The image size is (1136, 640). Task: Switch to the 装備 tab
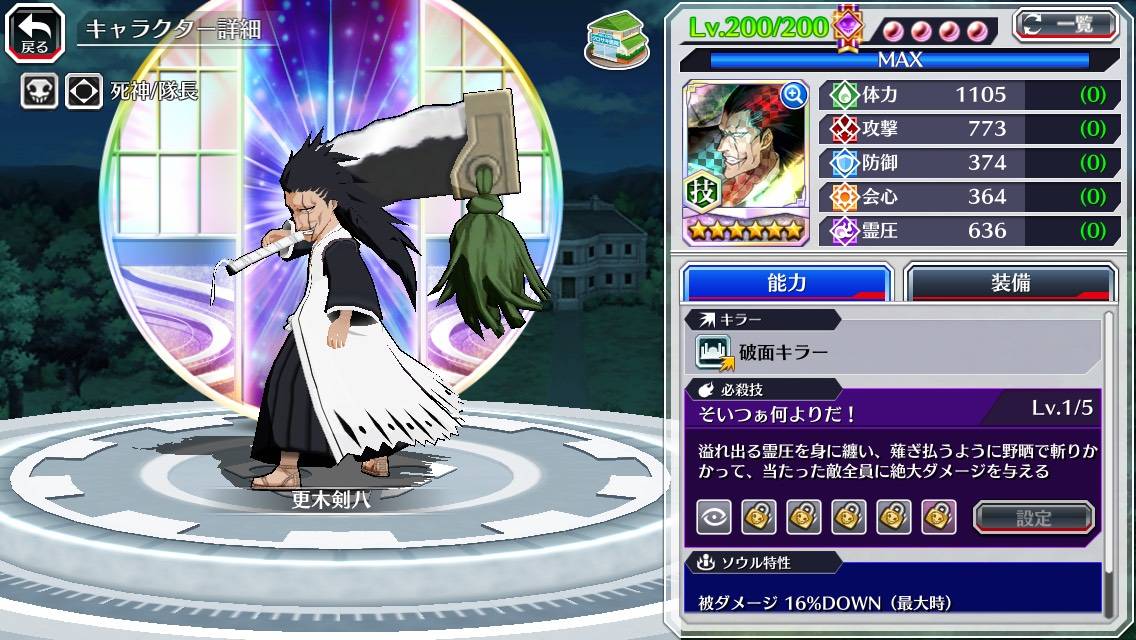[x=1010, y=283]
